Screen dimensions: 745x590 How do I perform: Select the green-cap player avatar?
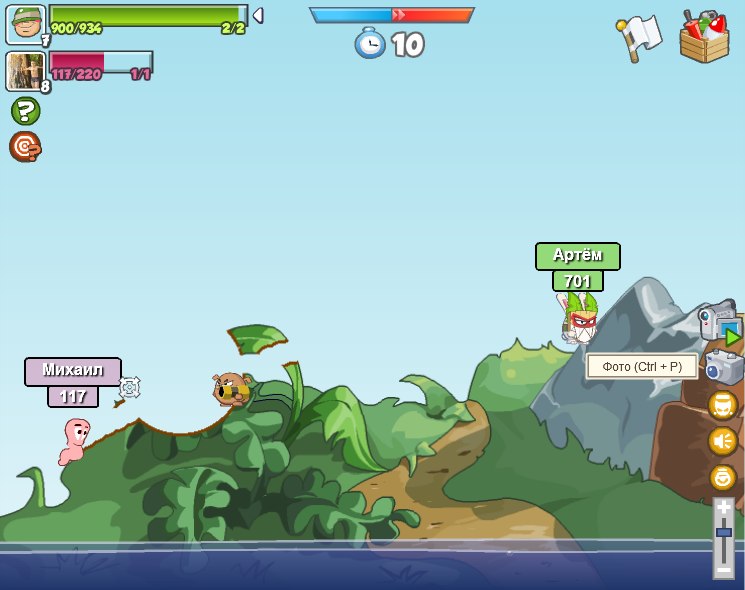pyautogui.click(x=25, y=24)
